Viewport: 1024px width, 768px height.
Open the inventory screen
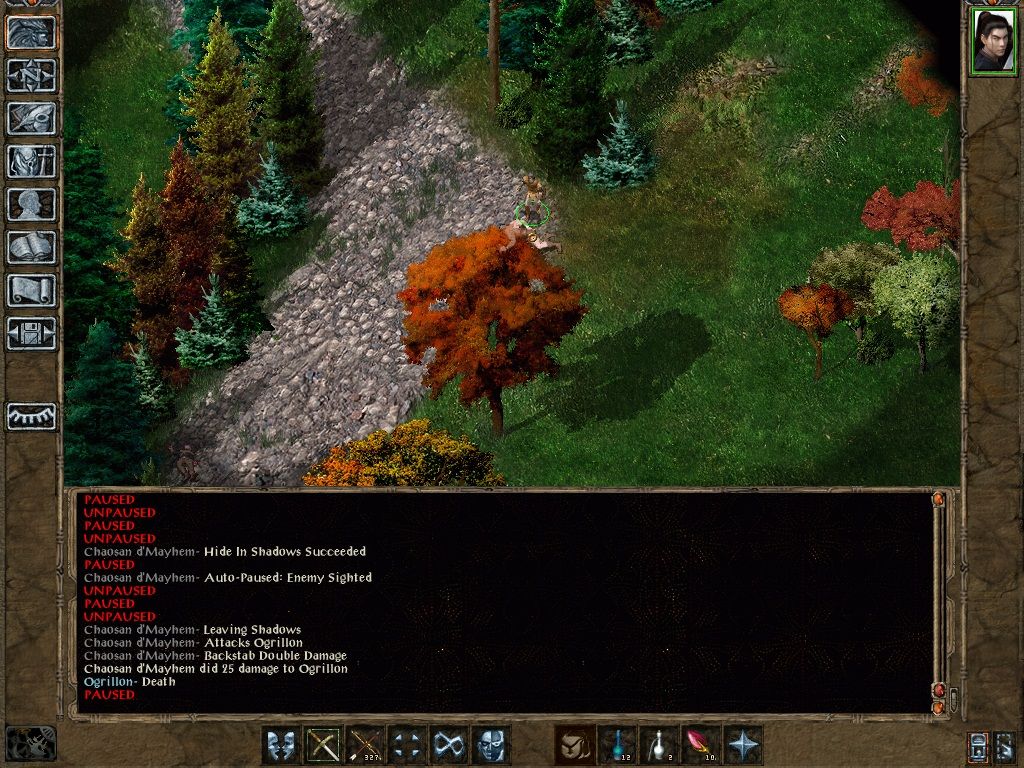click(x=32, y=161)
